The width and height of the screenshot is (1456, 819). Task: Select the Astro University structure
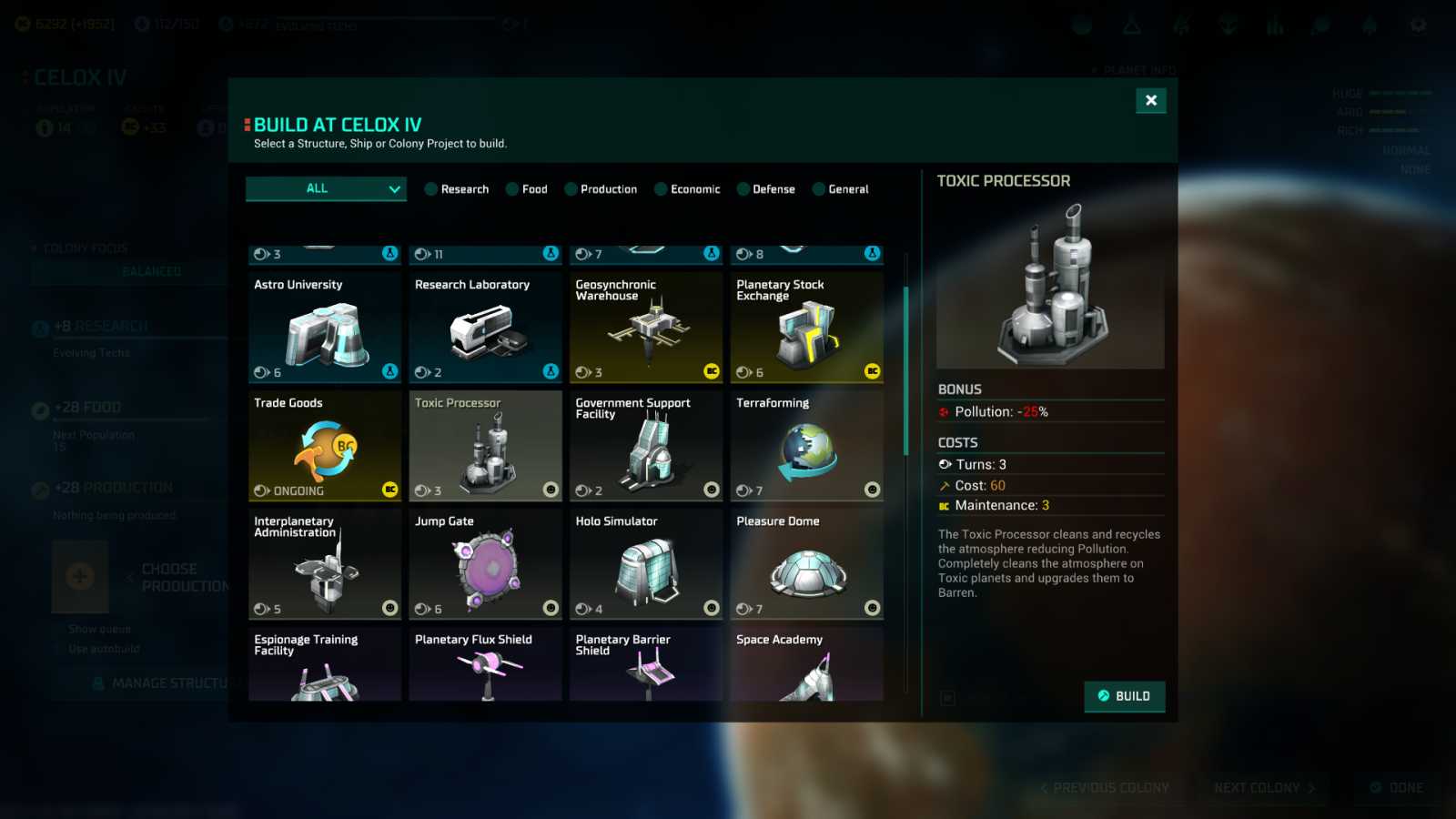click(x=325, y=328)
